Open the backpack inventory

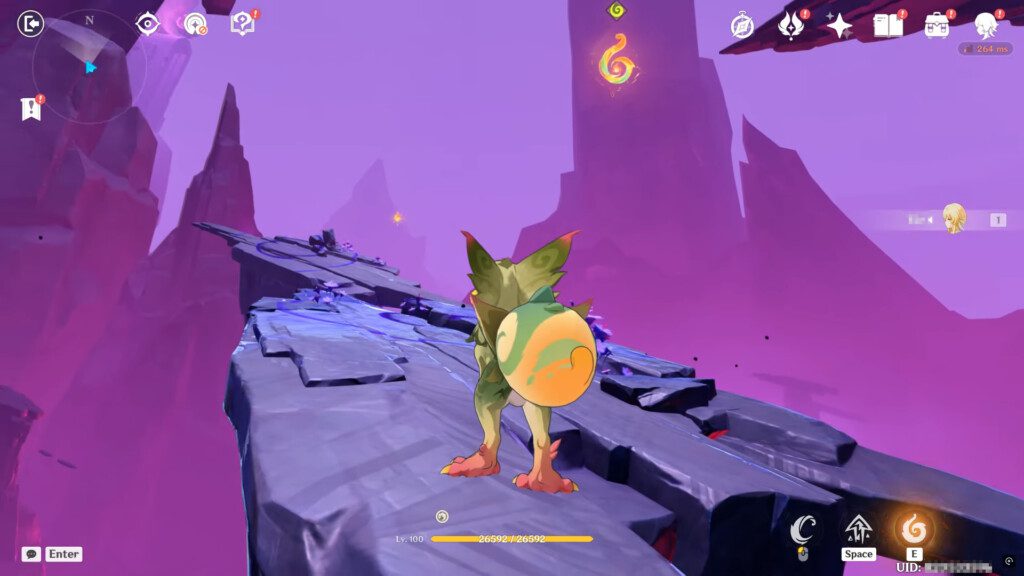pyautogui.click(x=937, y=25)
